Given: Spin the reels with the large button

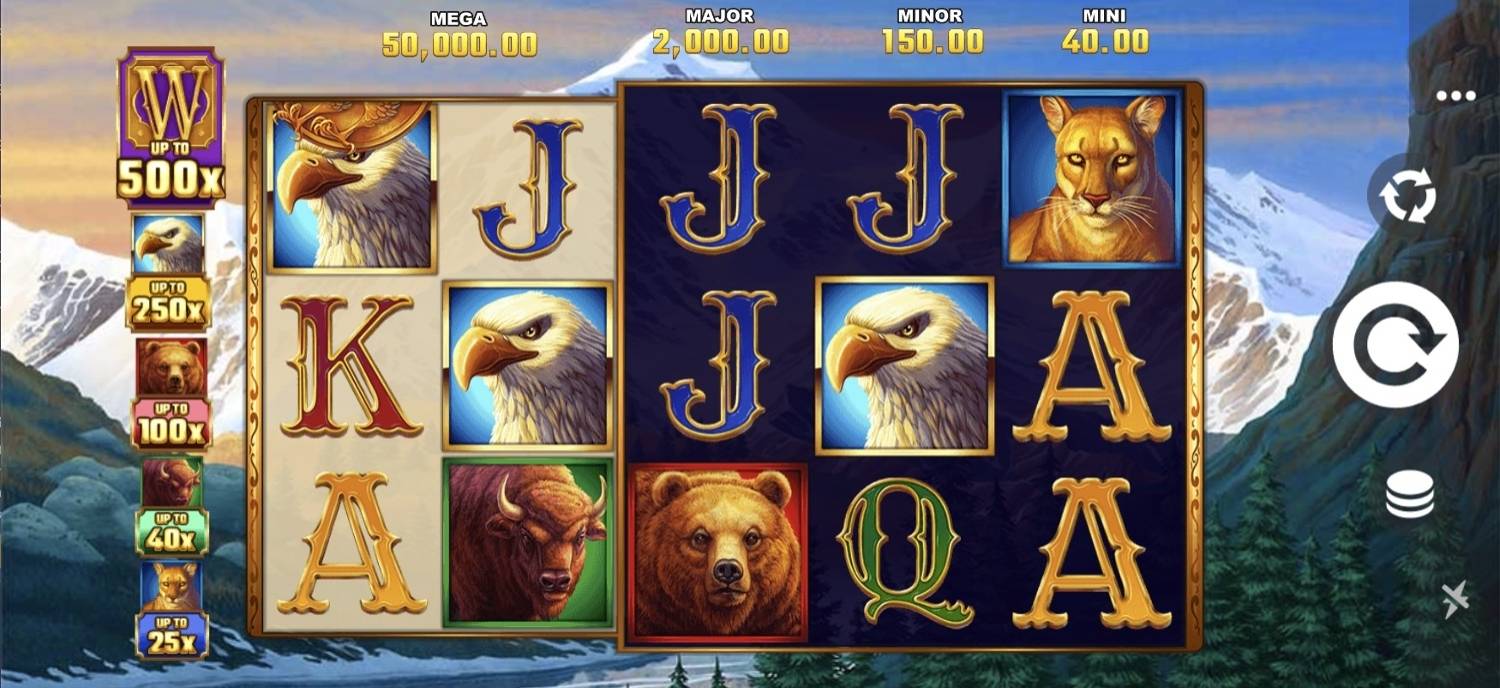Looking at the screenshot, I should 1395,345.
